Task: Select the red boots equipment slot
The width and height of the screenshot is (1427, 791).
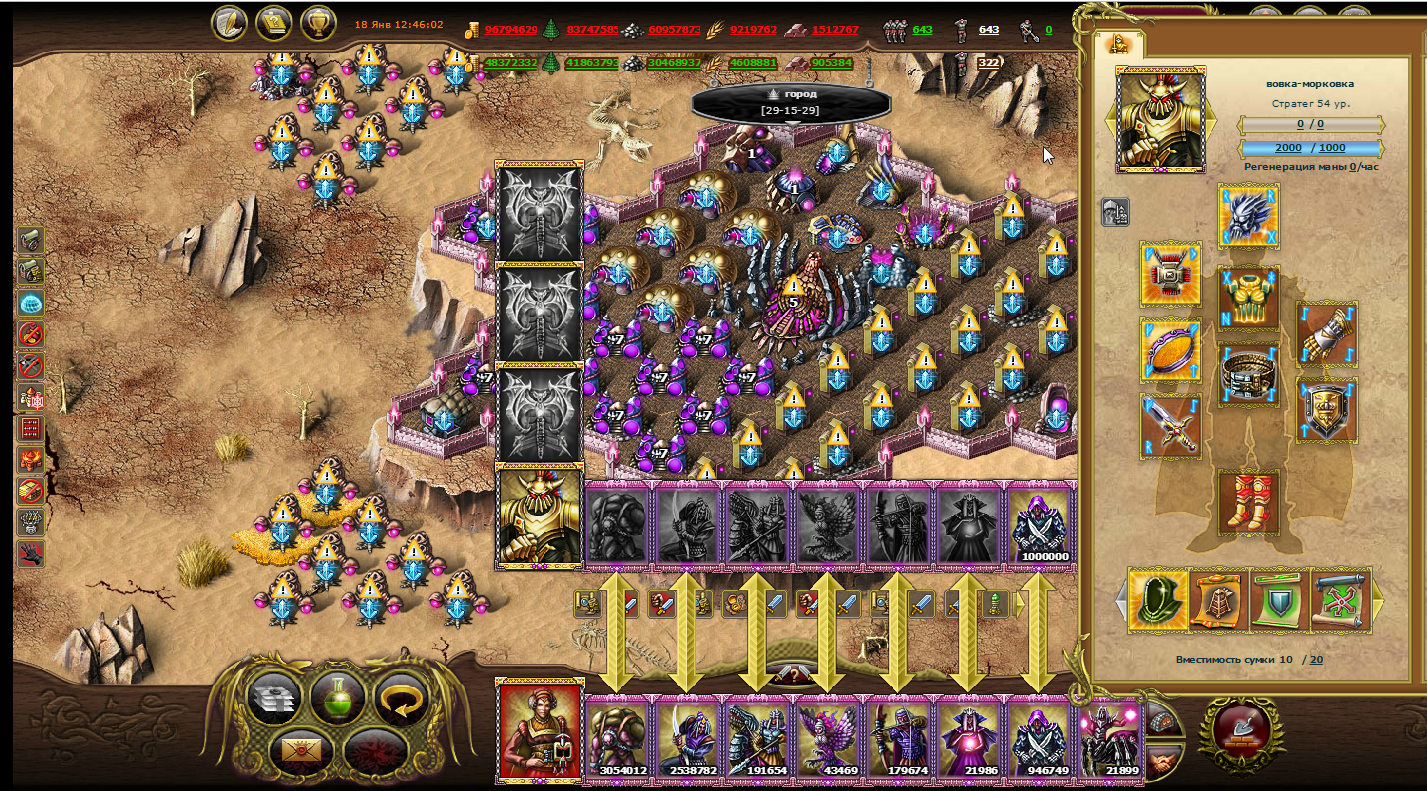Action: click(x=1248, y=501)
